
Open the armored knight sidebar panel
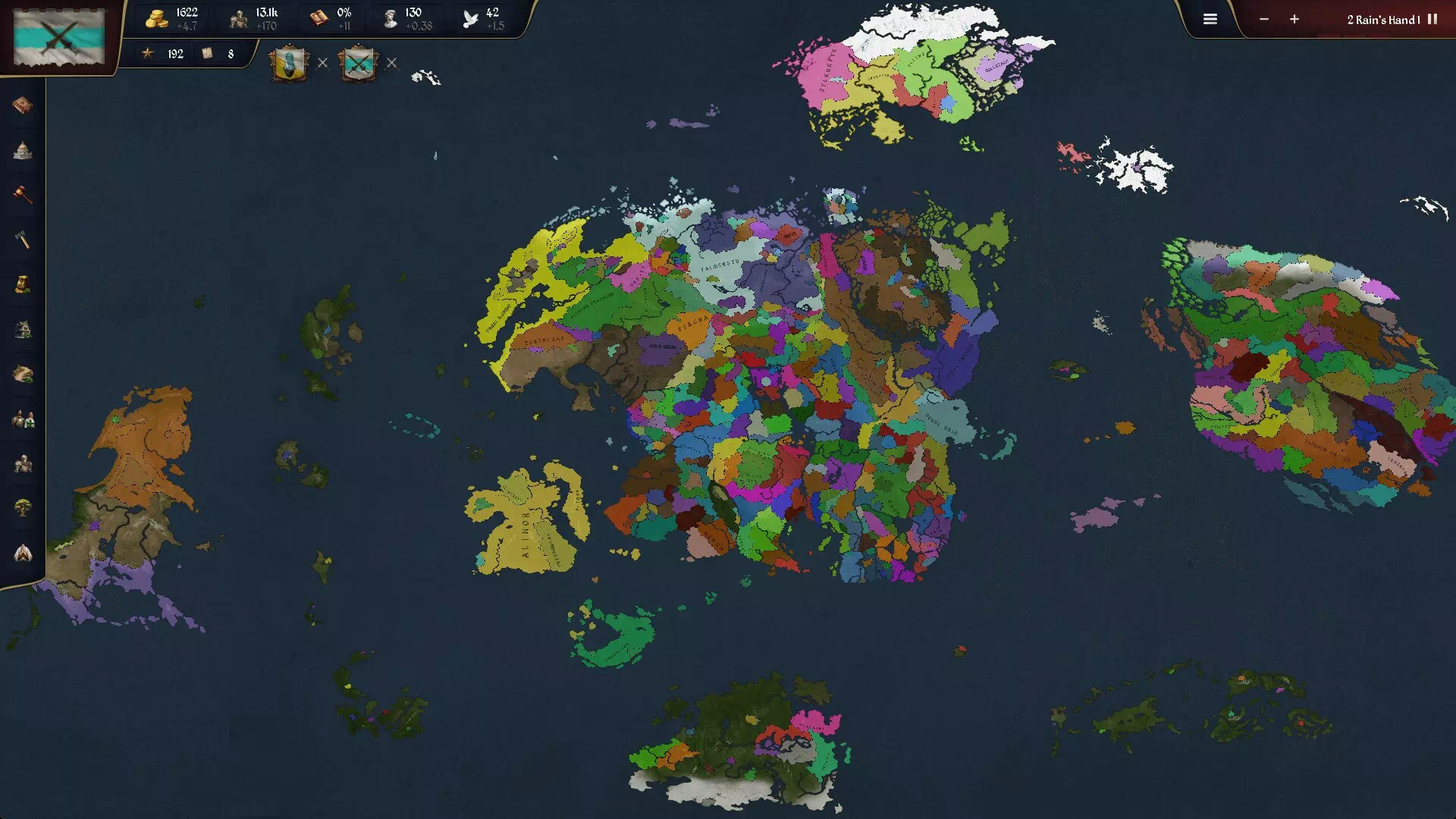(23, 463)
